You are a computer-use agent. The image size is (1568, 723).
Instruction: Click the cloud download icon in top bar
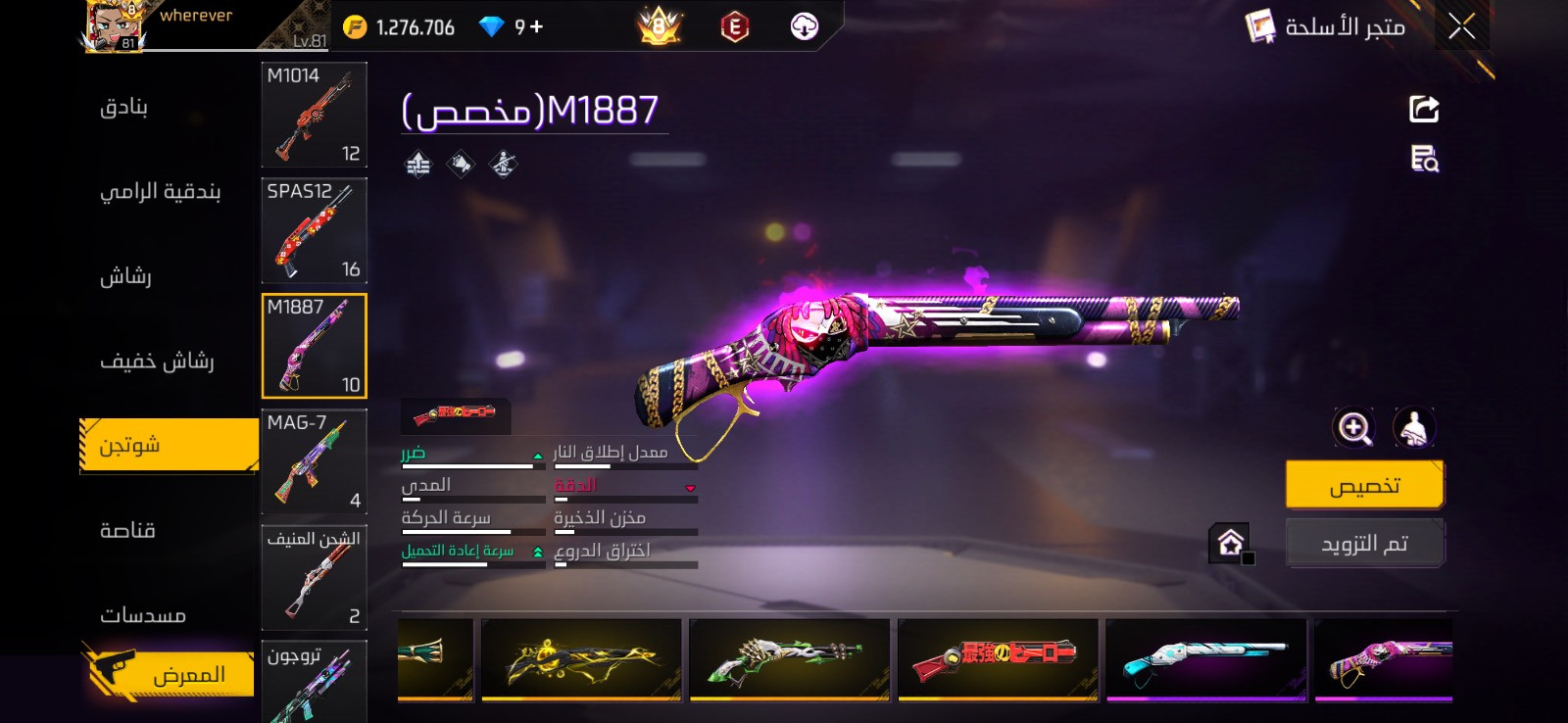(804, 26)
